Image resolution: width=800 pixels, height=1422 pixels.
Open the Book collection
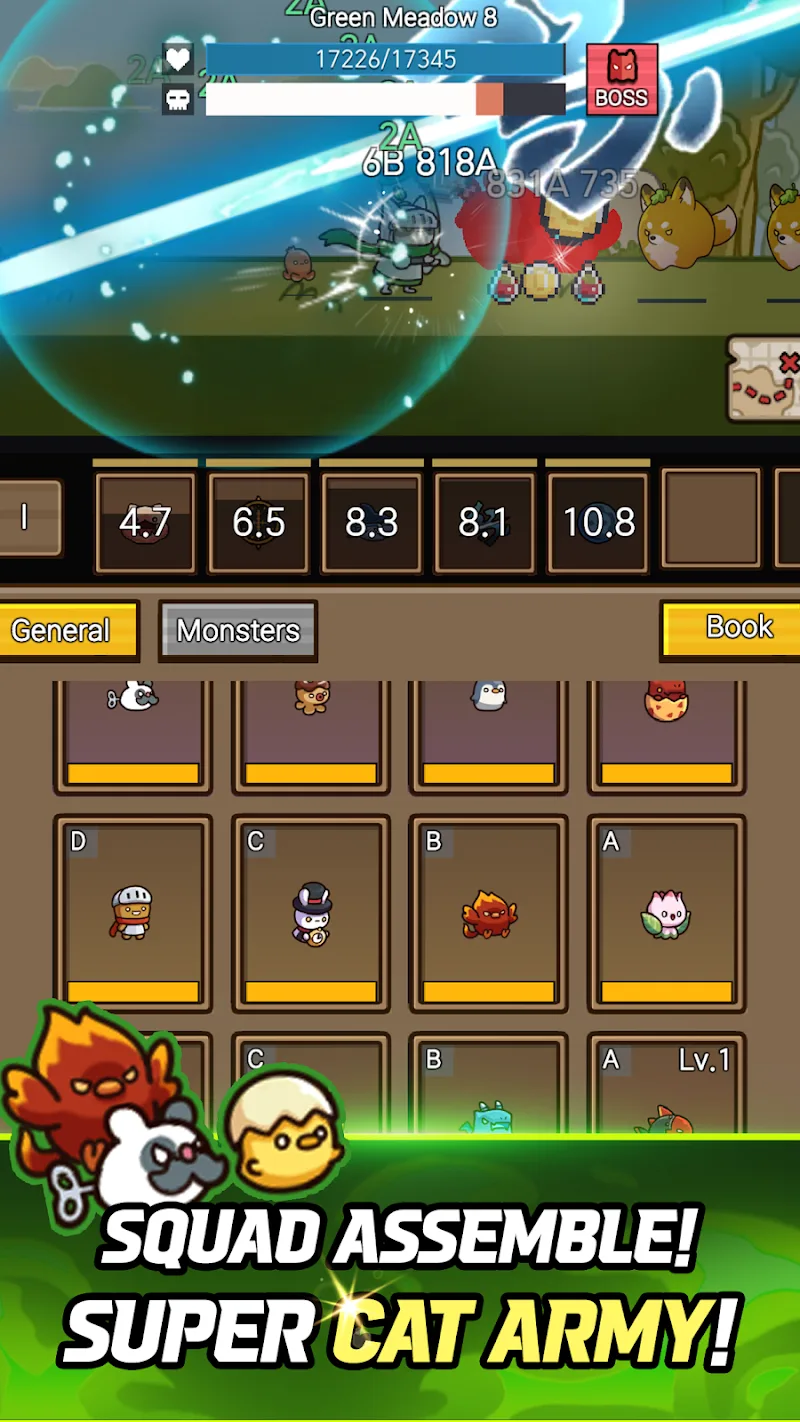tap(734, 628)
